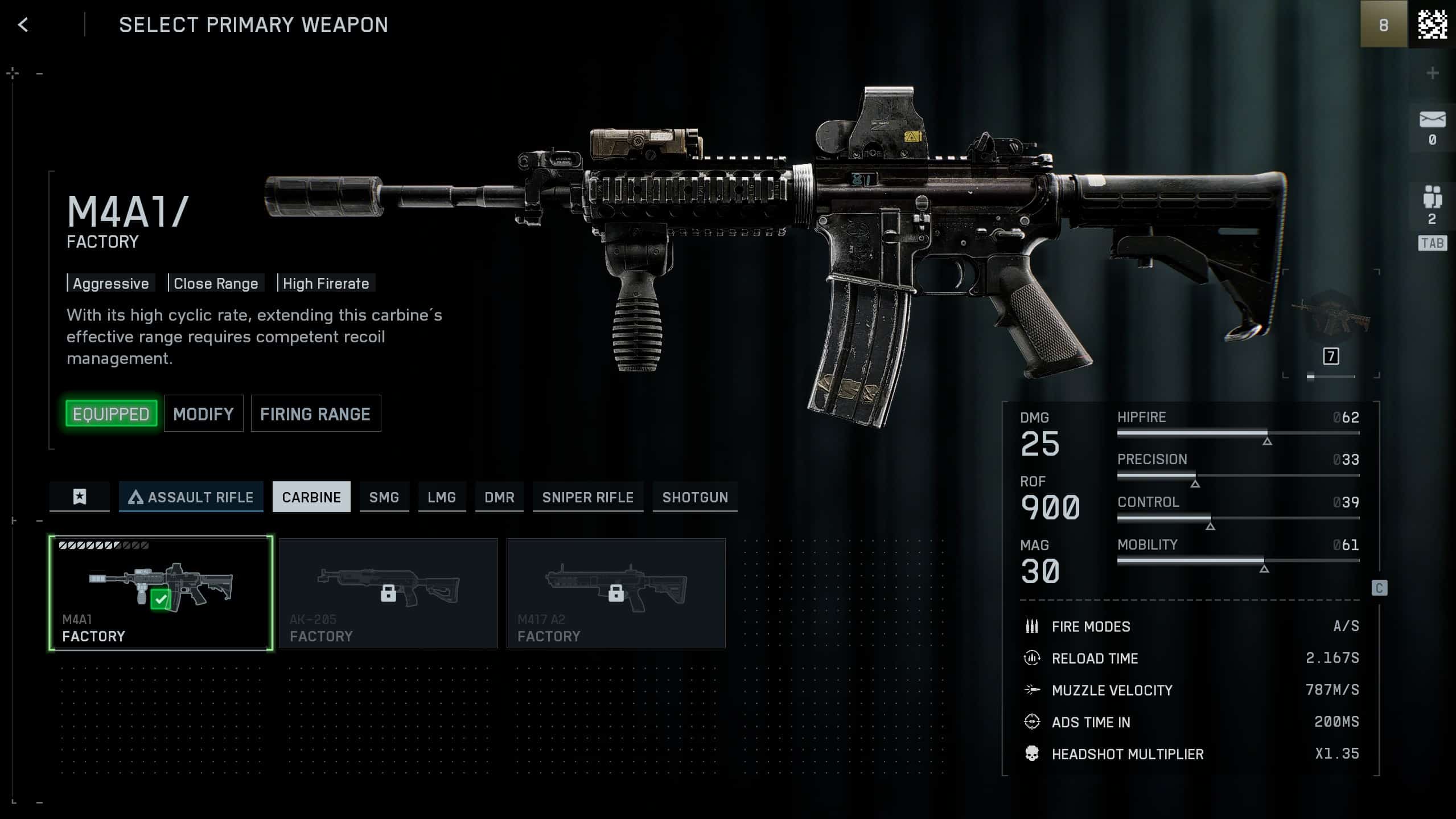
Task: Open the mail envelope icon
Action: [x=1432, y=120]
